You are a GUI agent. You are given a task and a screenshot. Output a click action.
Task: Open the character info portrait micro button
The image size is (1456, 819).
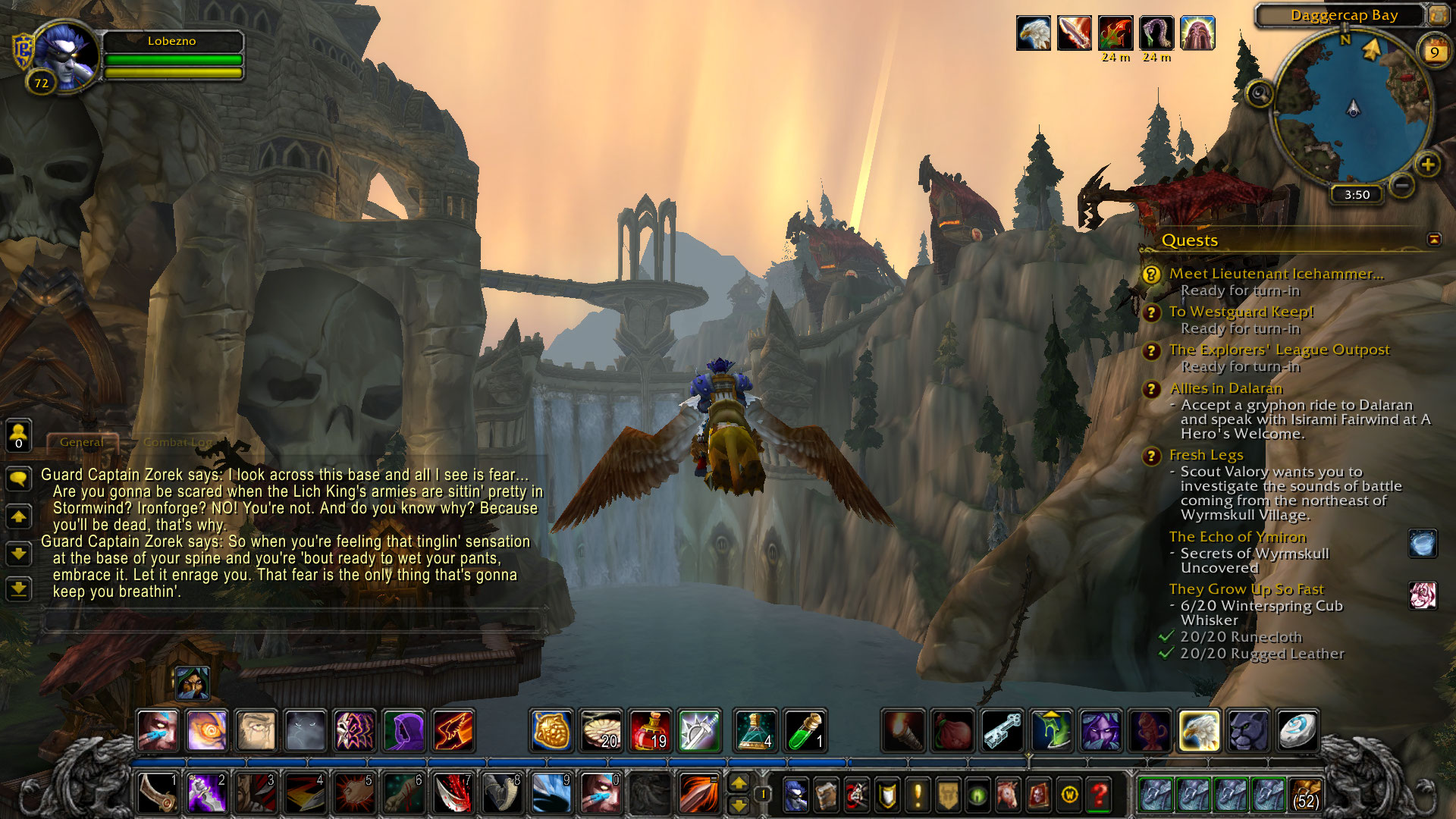pos(795,794)
